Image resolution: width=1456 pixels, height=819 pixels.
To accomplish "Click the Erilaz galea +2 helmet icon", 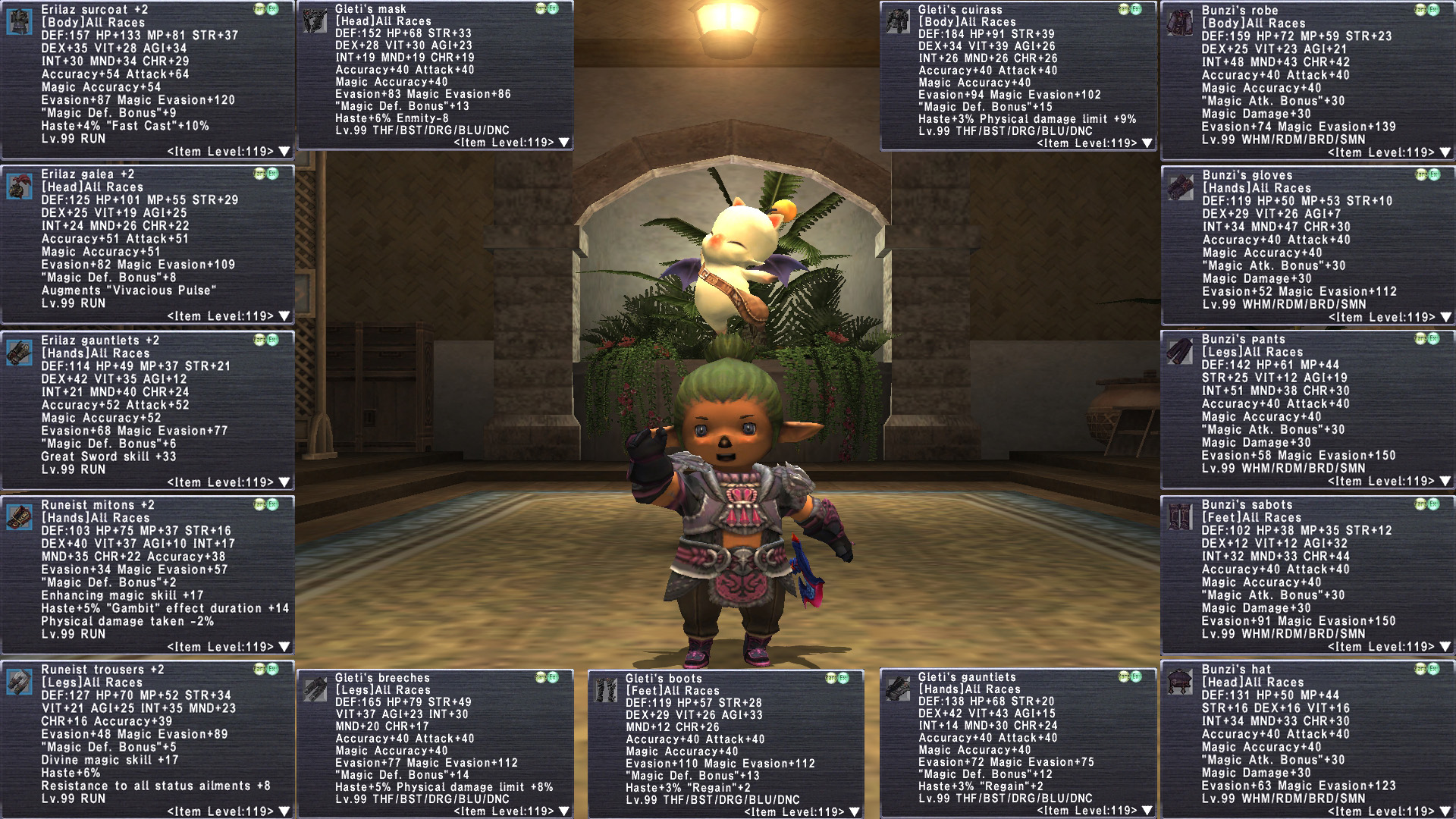I will (x=19, y=187).
